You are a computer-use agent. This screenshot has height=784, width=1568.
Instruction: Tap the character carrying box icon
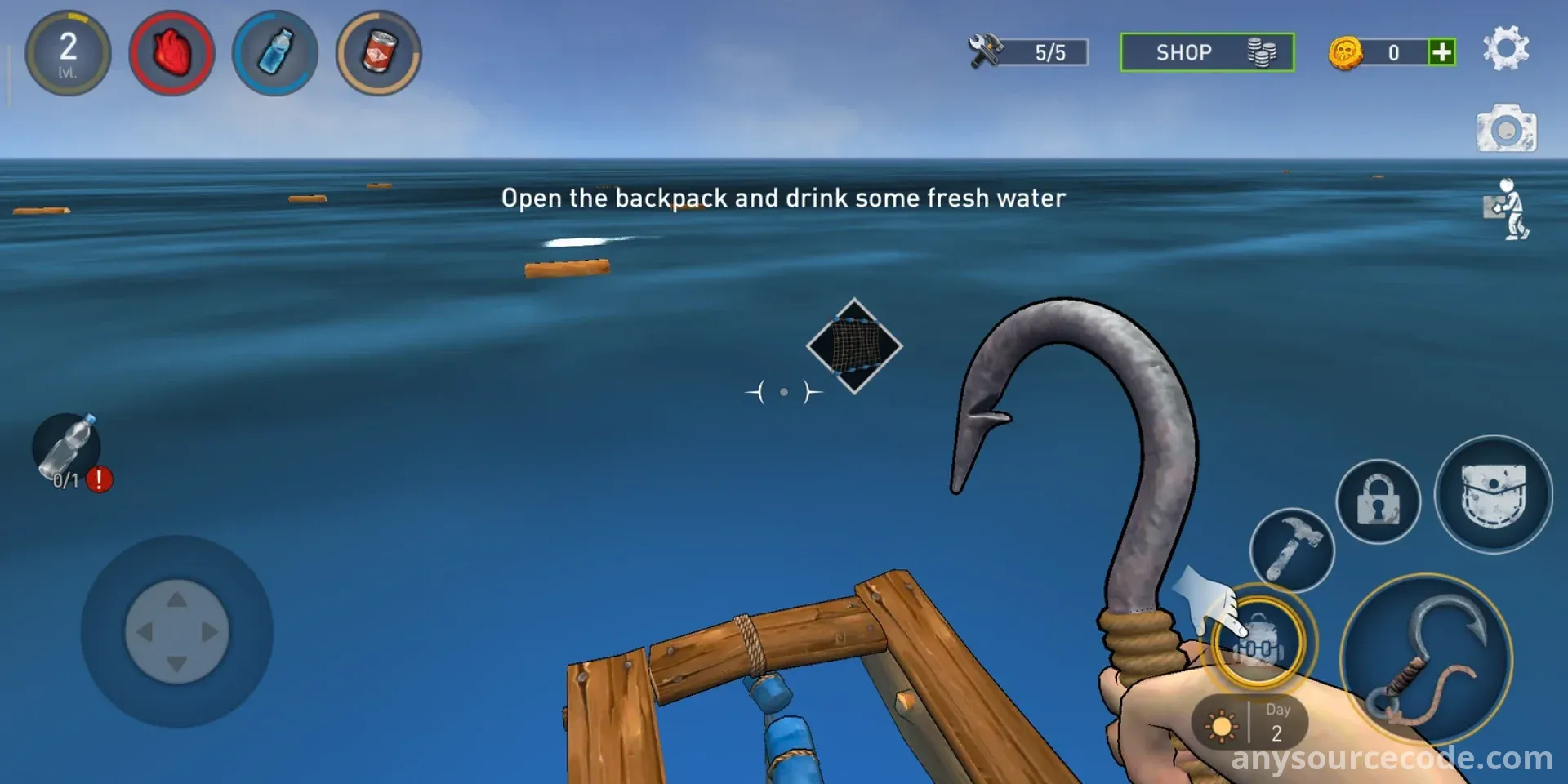1508,209
